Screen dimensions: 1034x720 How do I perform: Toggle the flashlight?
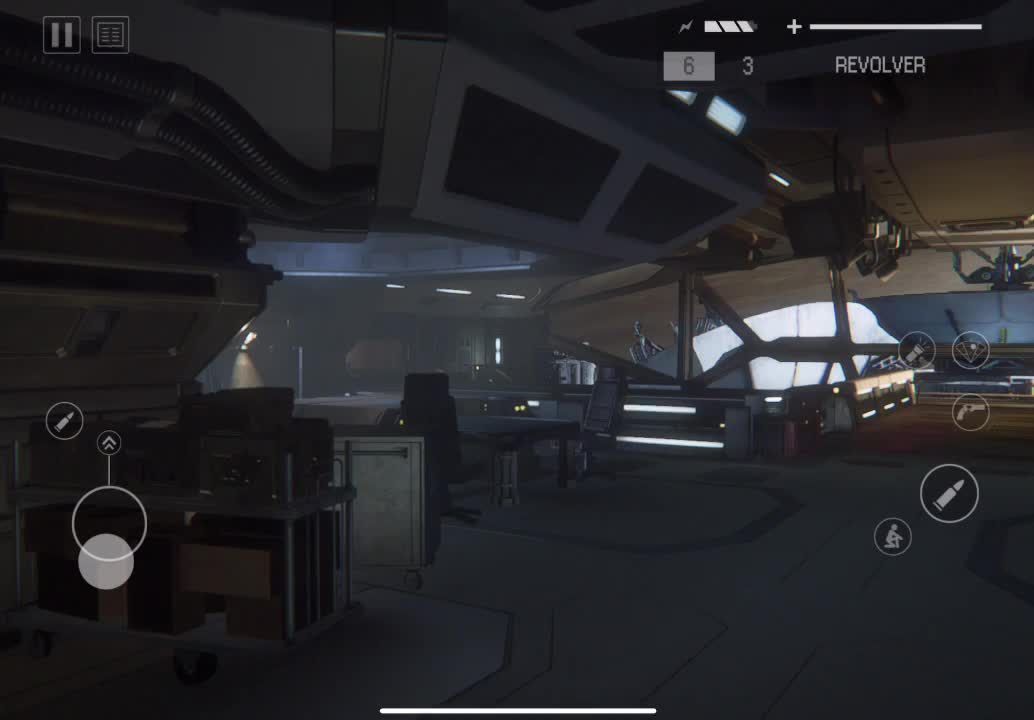(x=917, y=350)
